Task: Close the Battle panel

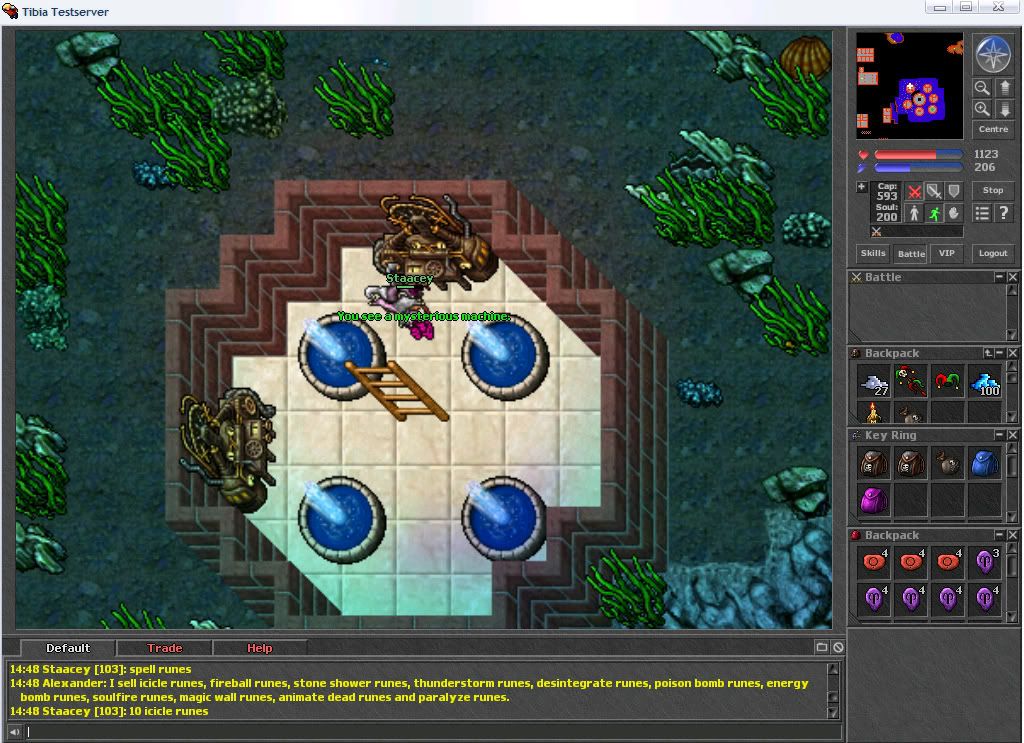Action: 1012,277
